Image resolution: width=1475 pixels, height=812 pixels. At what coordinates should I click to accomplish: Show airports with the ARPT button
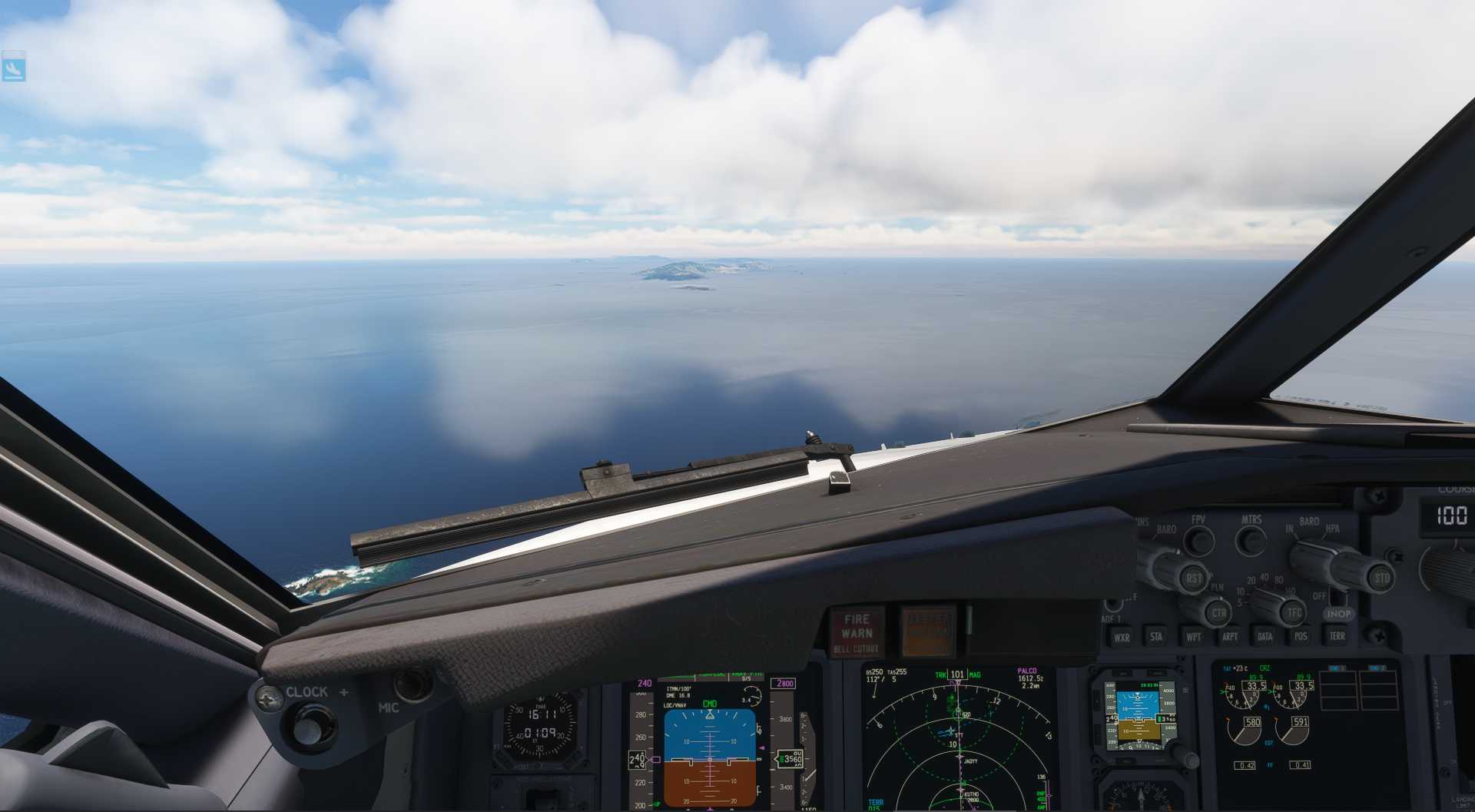tap(1229, 636)
